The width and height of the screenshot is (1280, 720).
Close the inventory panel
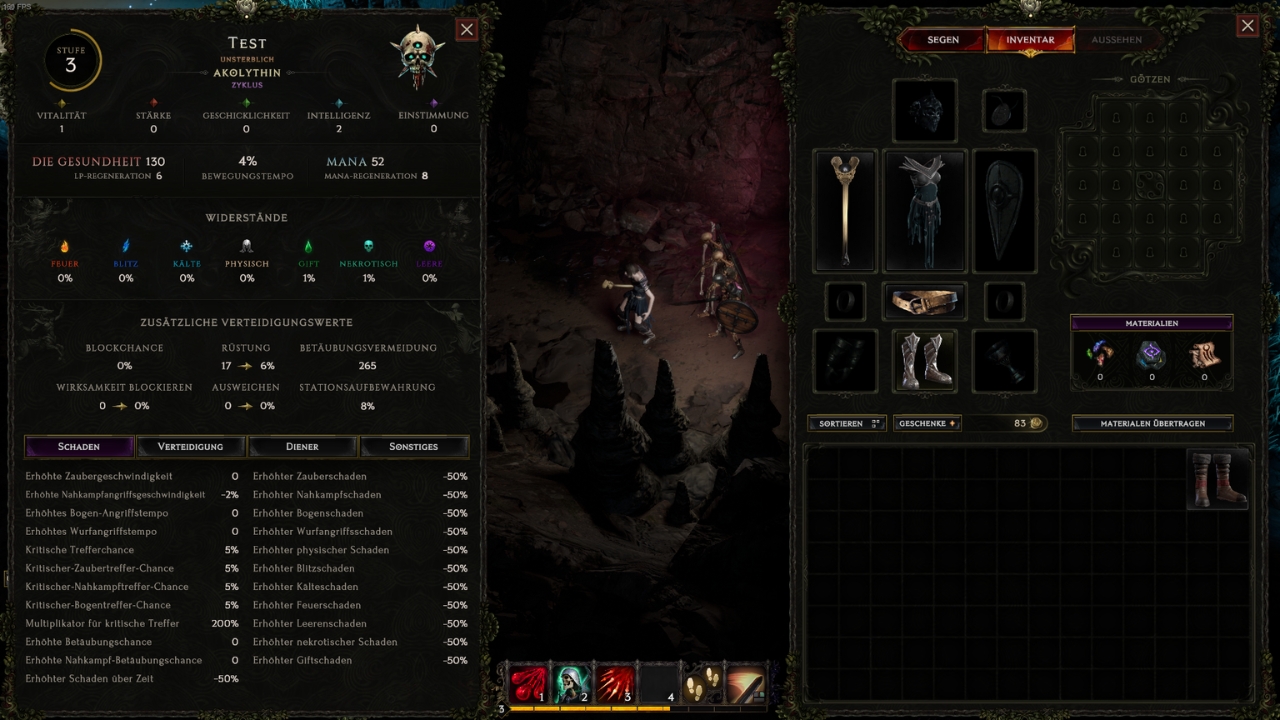[1248, 26]
